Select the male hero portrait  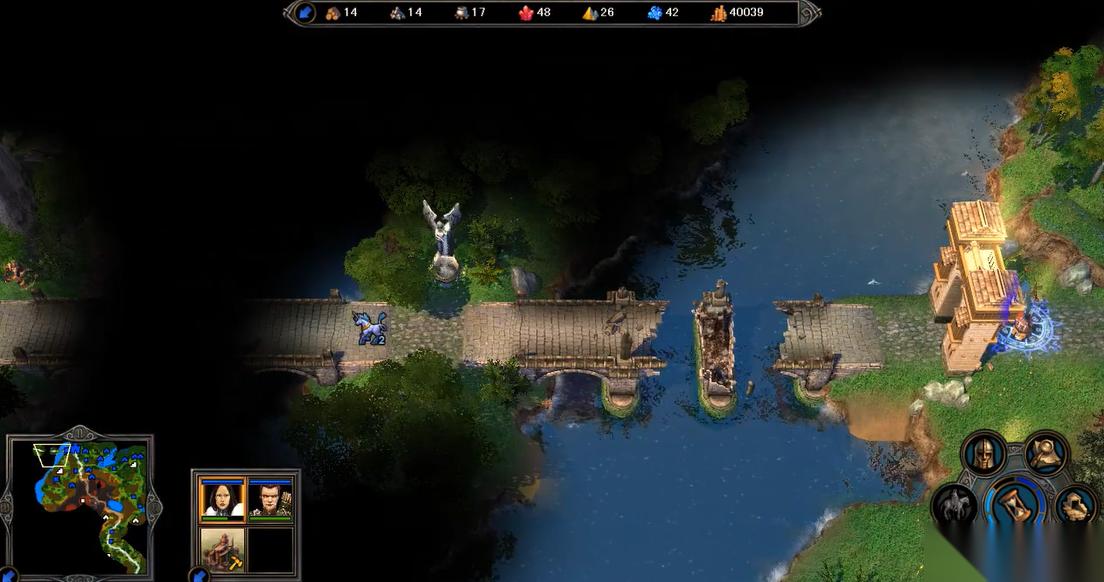pyautogui.click(x=271, y=497)
